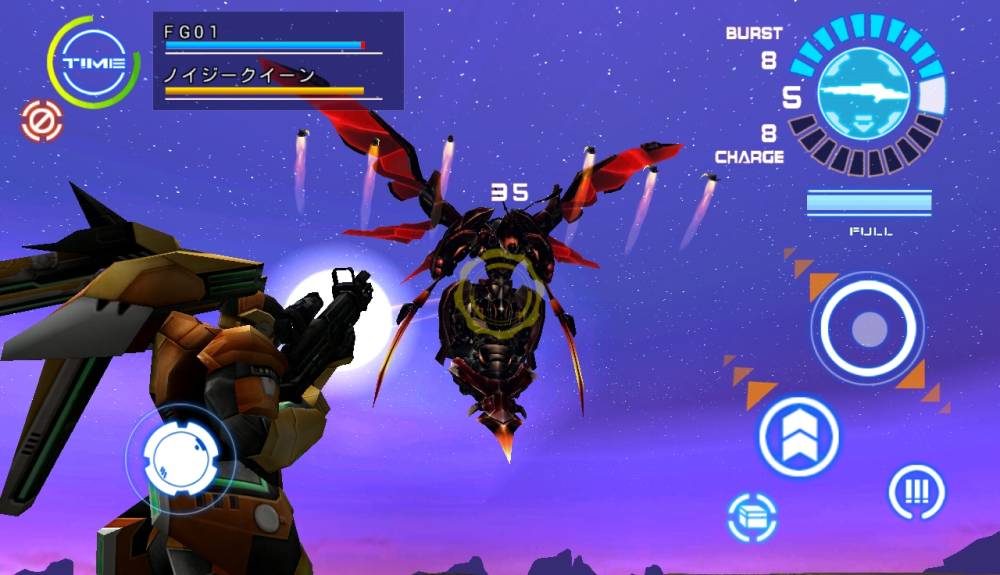Trigger the triple-exclamation special button
This screenshot has width=1000, height=575.
pyautogui.click(x=916, y=492)
